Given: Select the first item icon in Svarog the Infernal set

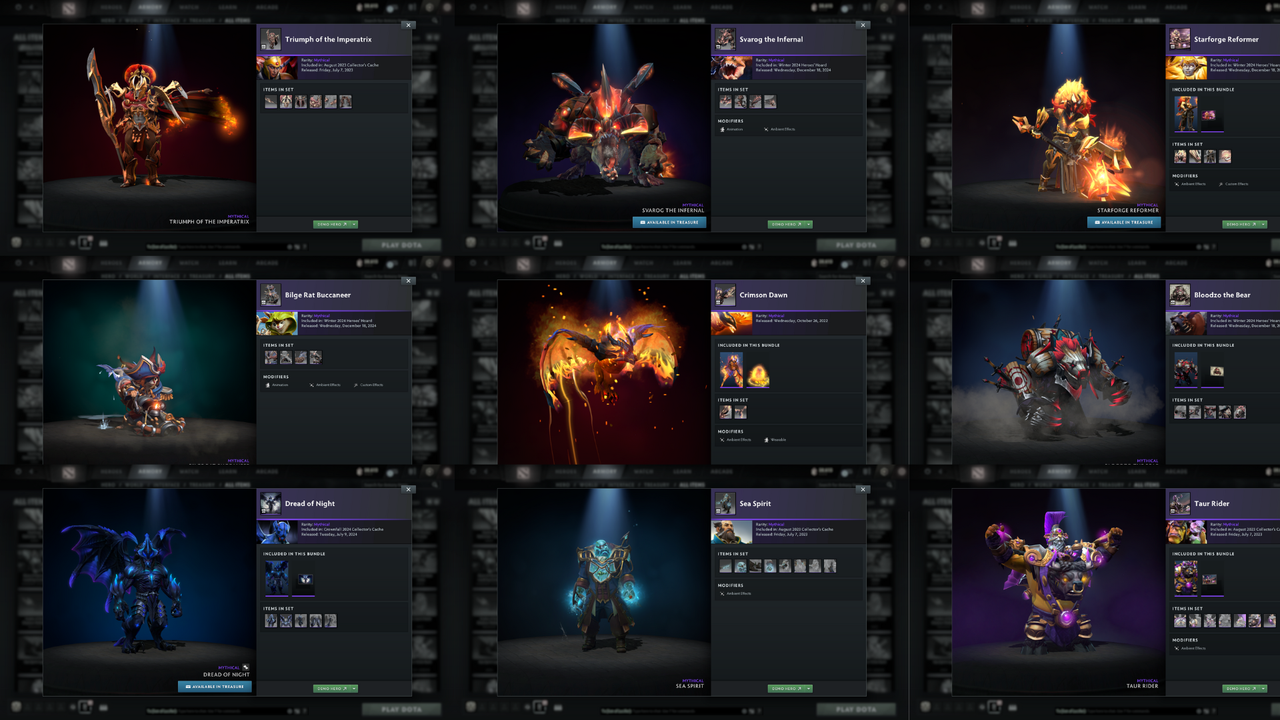Looking at the screenshot, I should pyautogui.click(x=726, y=102).
